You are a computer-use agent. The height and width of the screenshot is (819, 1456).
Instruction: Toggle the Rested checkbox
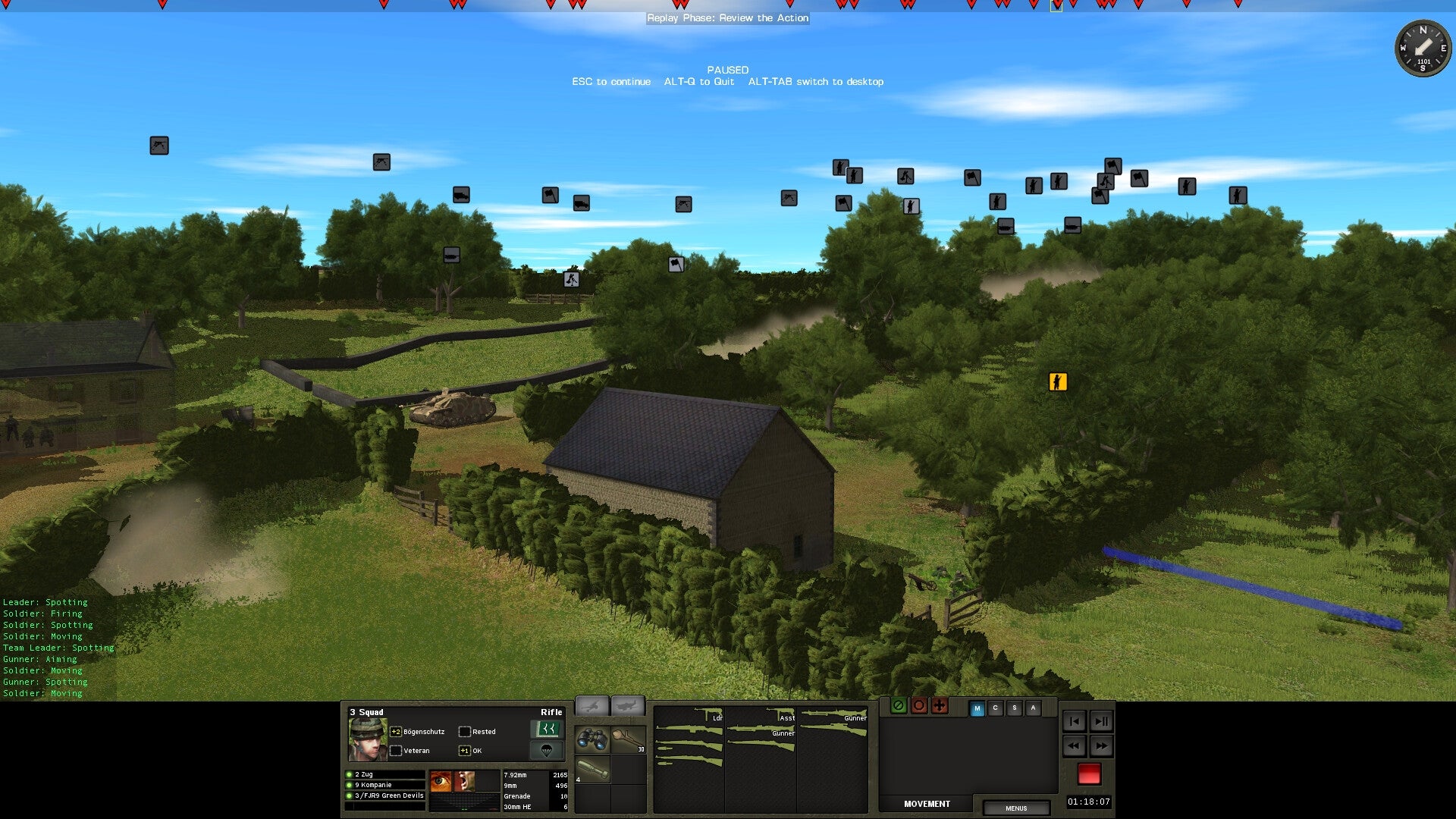click(466, 731)
